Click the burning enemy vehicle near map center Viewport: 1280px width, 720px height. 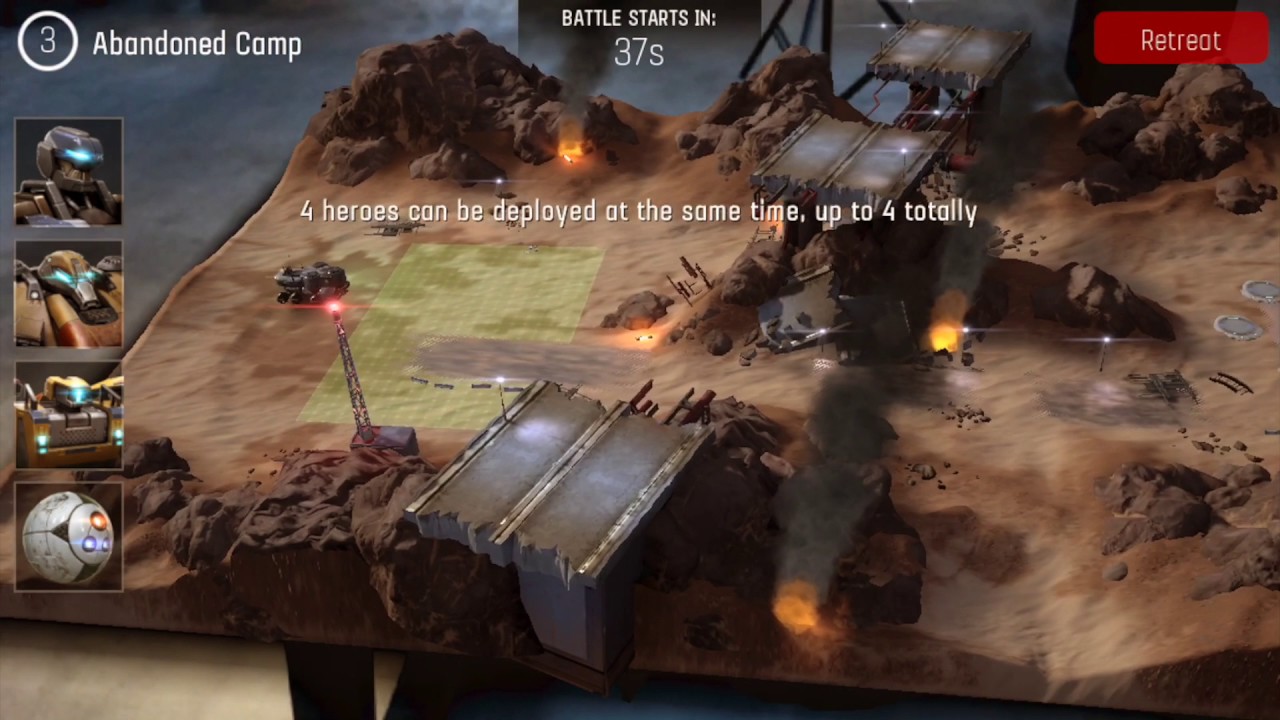point(644,337)
